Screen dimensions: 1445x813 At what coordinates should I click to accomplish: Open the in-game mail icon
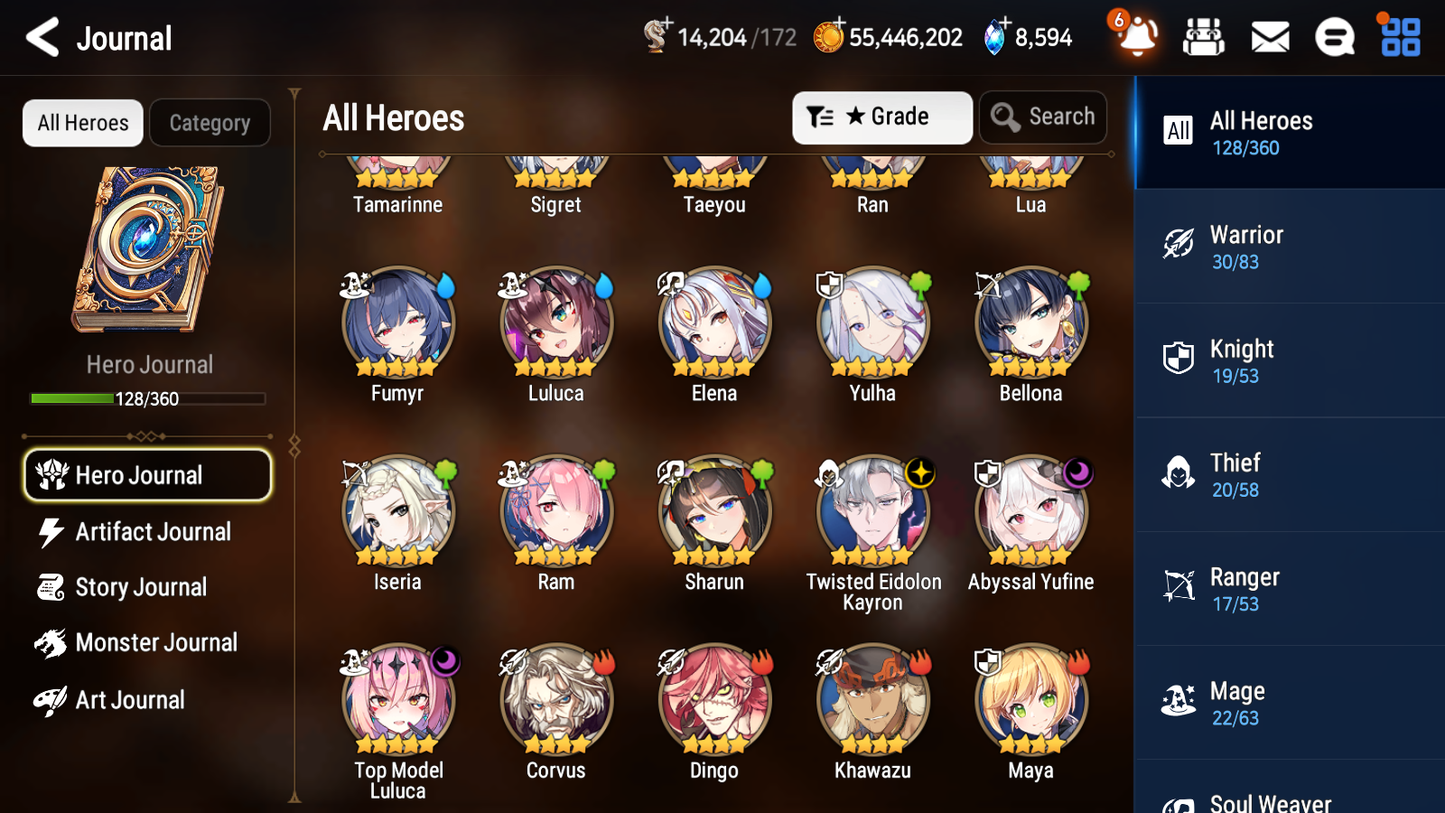(1269, 36)
